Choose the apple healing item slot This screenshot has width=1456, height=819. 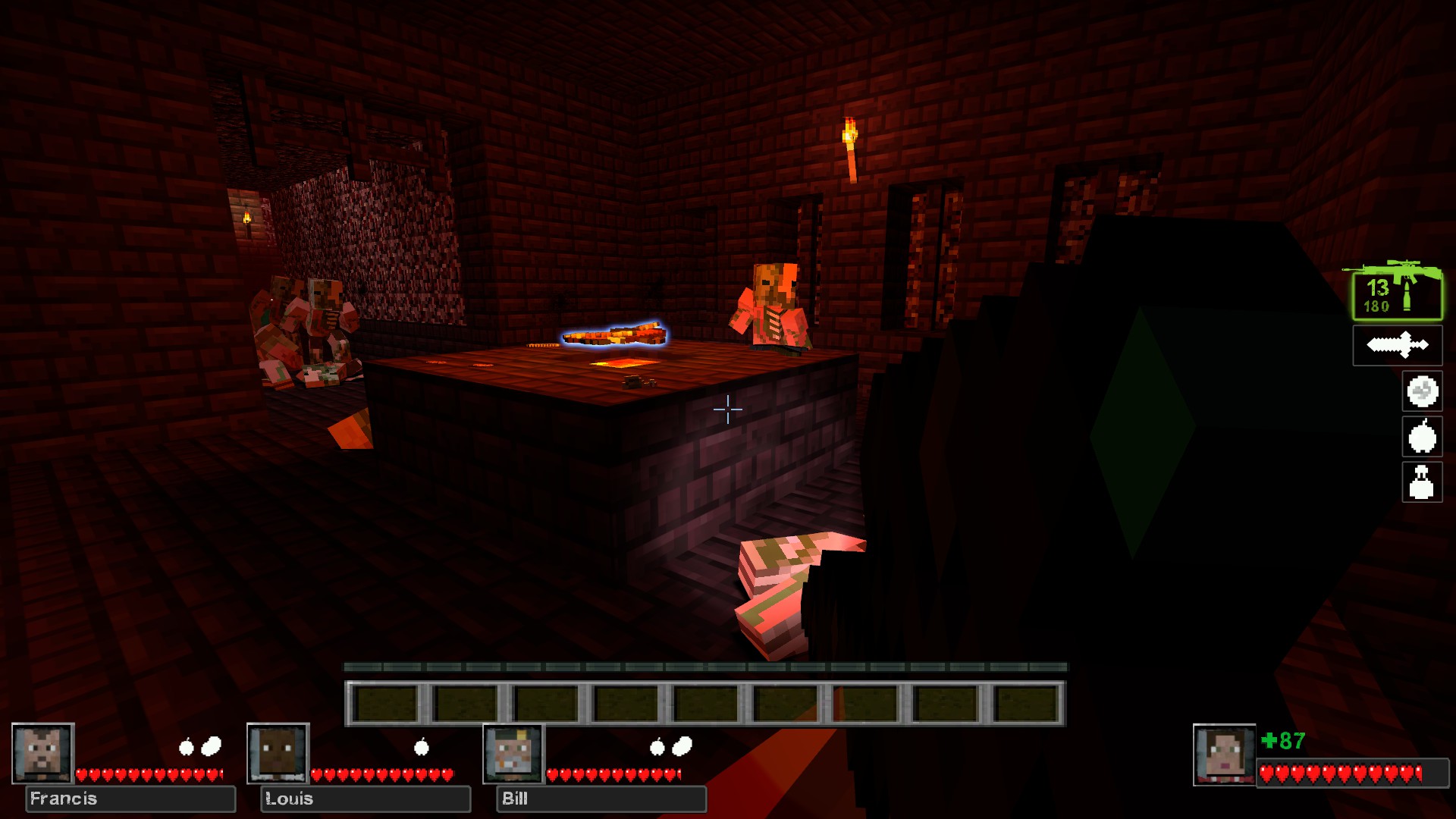1422,437
